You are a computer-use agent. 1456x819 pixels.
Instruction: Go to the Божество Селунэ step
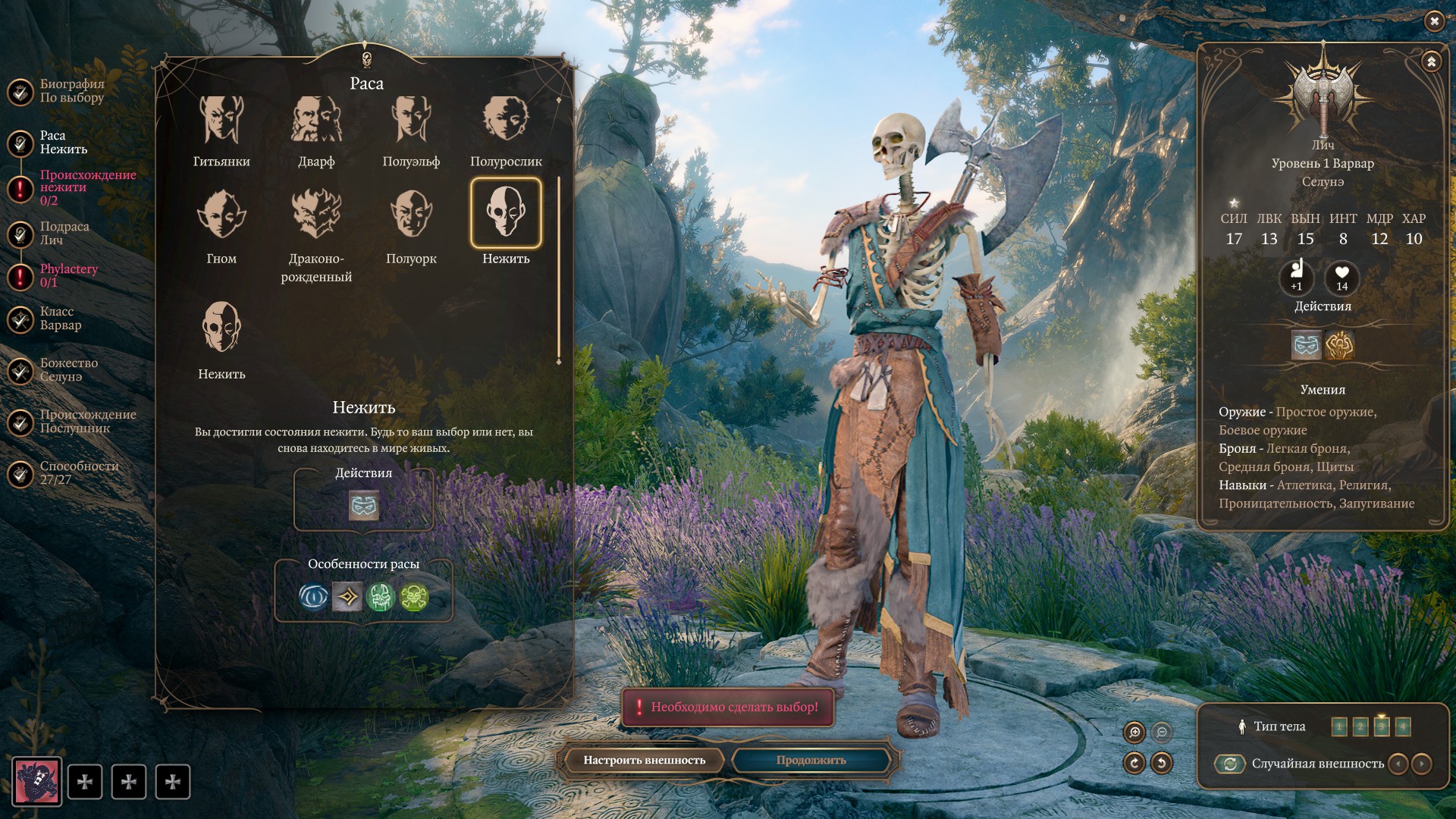click(68, 370)
